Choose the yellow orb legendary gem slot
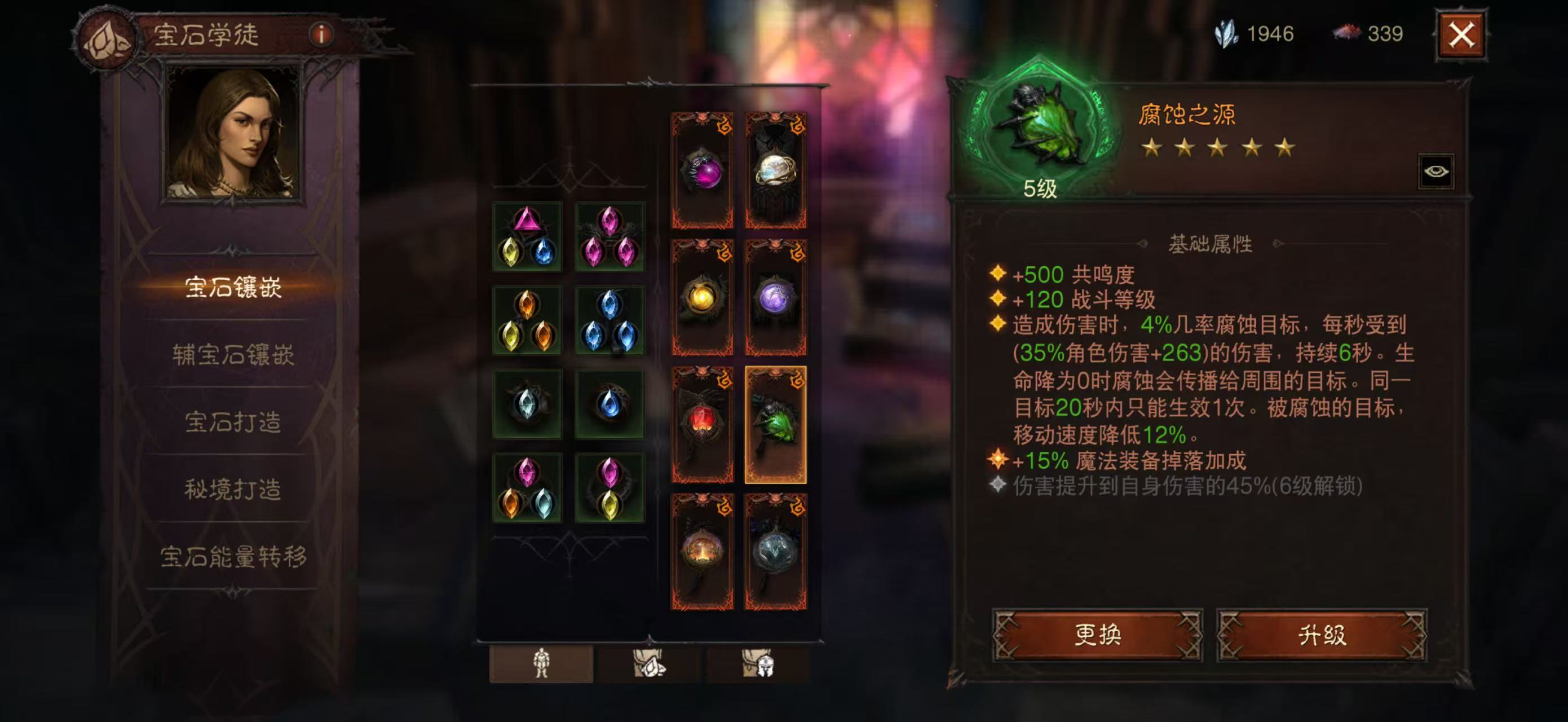This screenshot has width=1568, height=722. click(703, 298)
